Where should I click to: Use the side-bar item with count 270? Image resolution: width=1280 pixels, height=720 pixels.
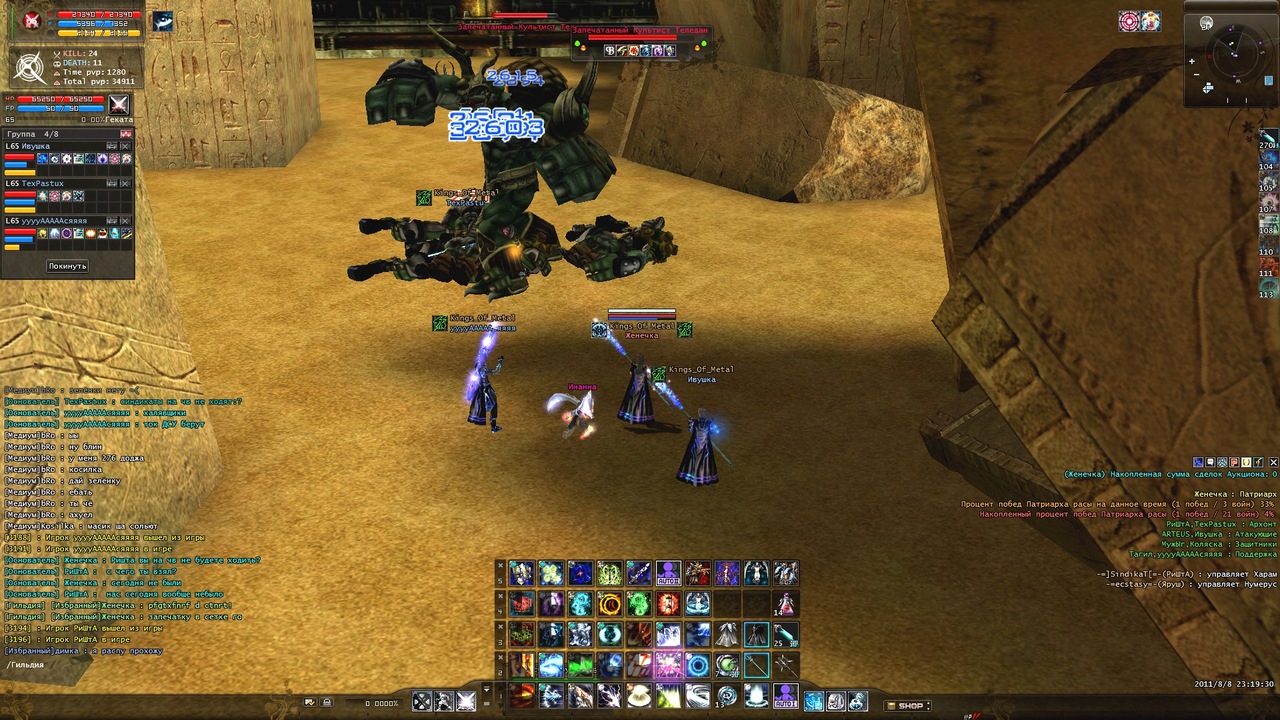1268,138
